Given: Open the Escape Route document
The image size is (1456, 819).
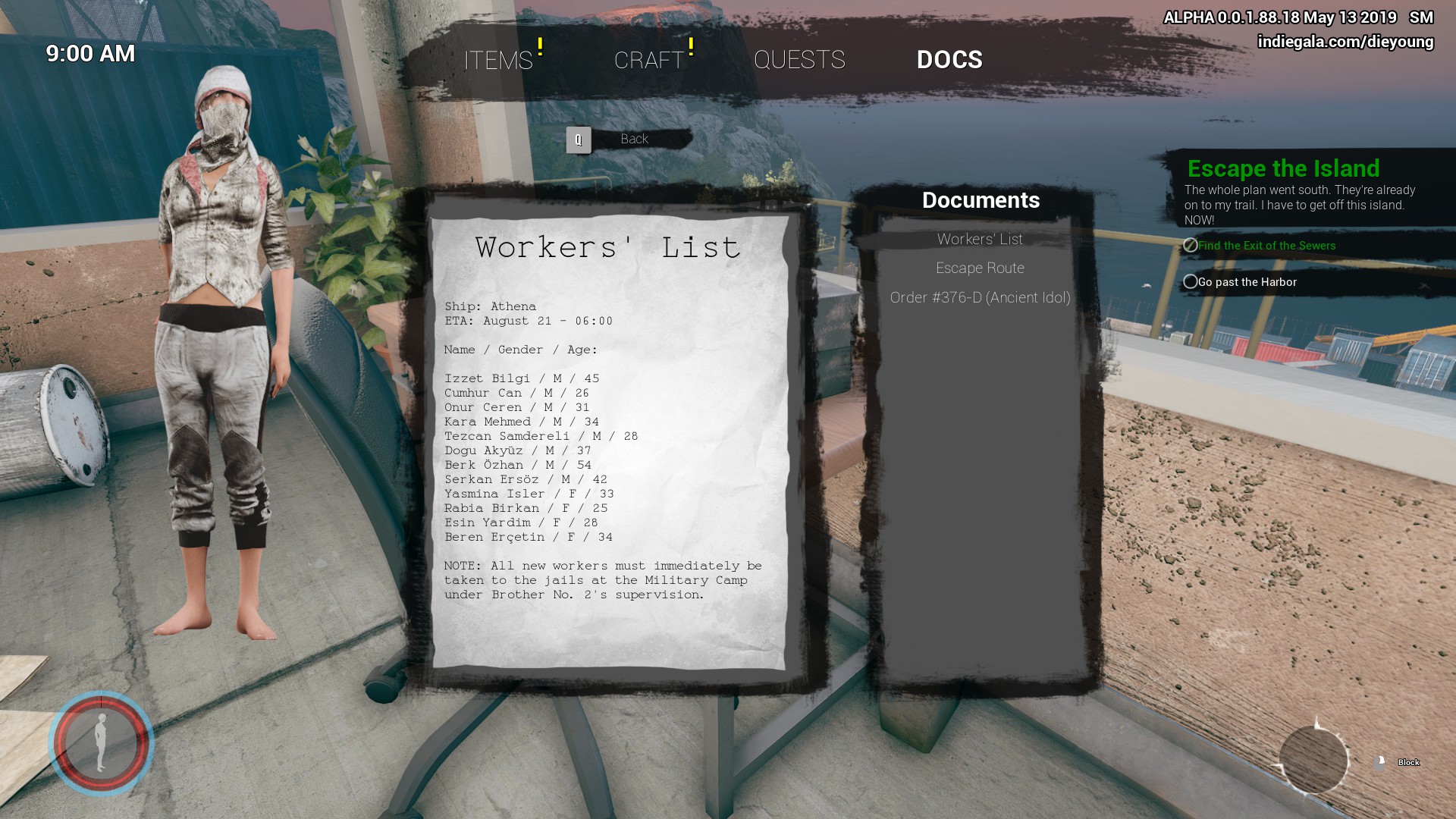Looking at the screenshot, I should click(980, 268).
